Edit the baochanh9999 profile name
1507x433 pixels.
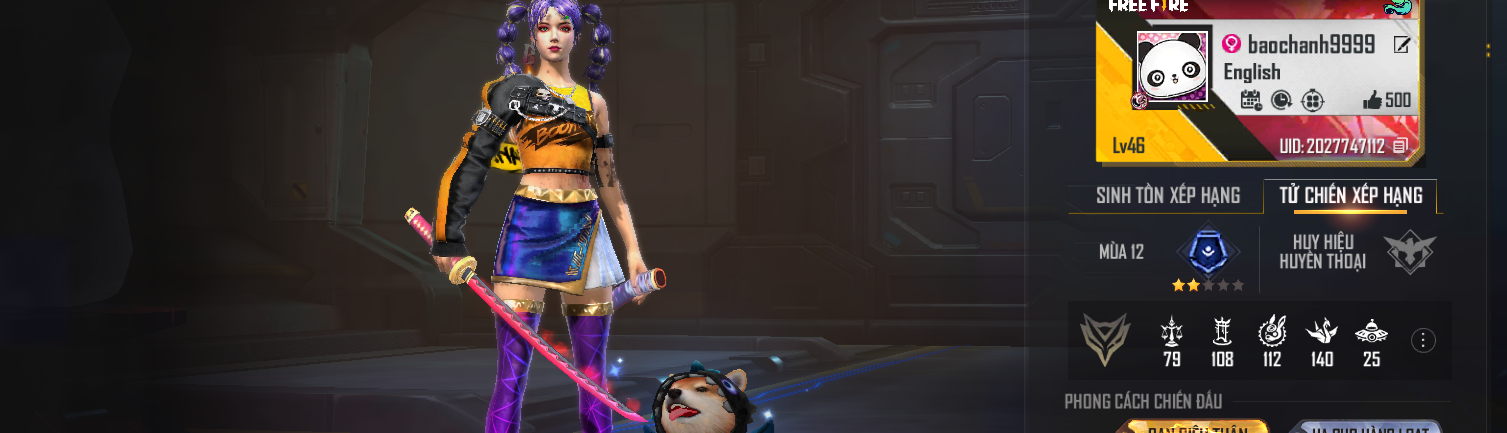(1402, 45)
